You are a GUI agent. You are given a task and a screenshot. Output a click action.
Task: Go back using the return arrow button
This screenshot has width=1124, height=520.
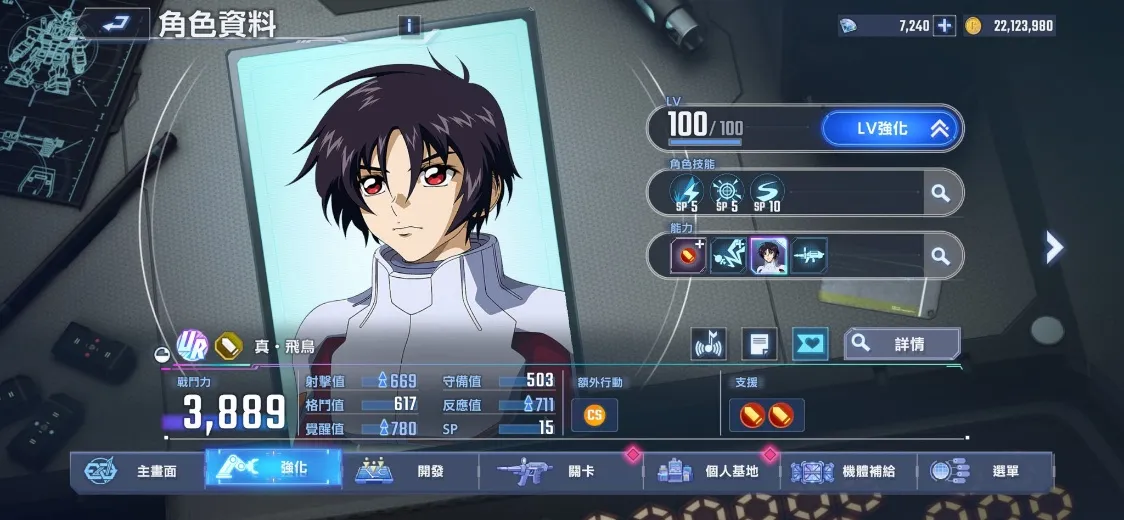click(x=117, y=21)
